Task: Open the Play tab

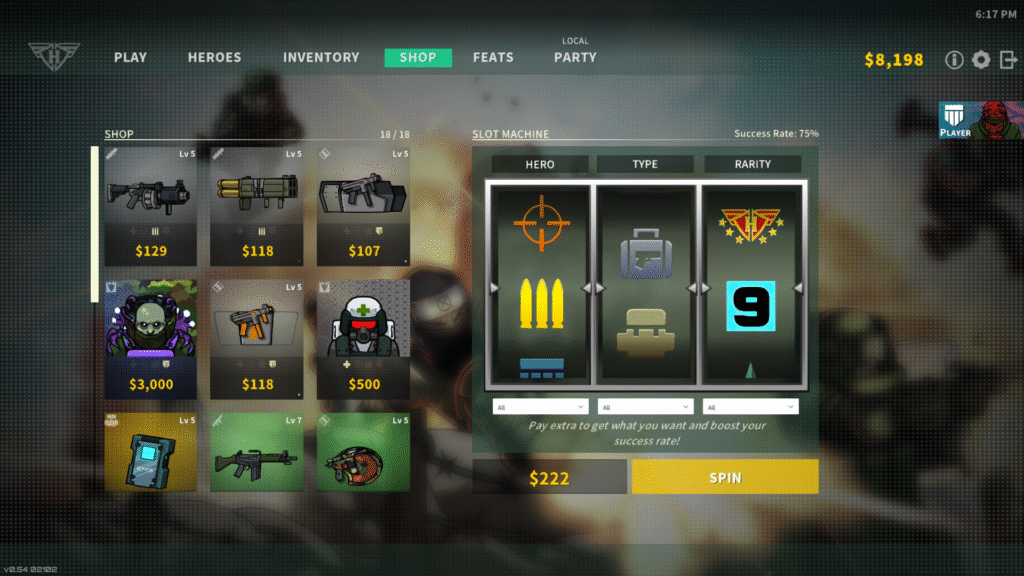Action: click(x=130, y=58)
